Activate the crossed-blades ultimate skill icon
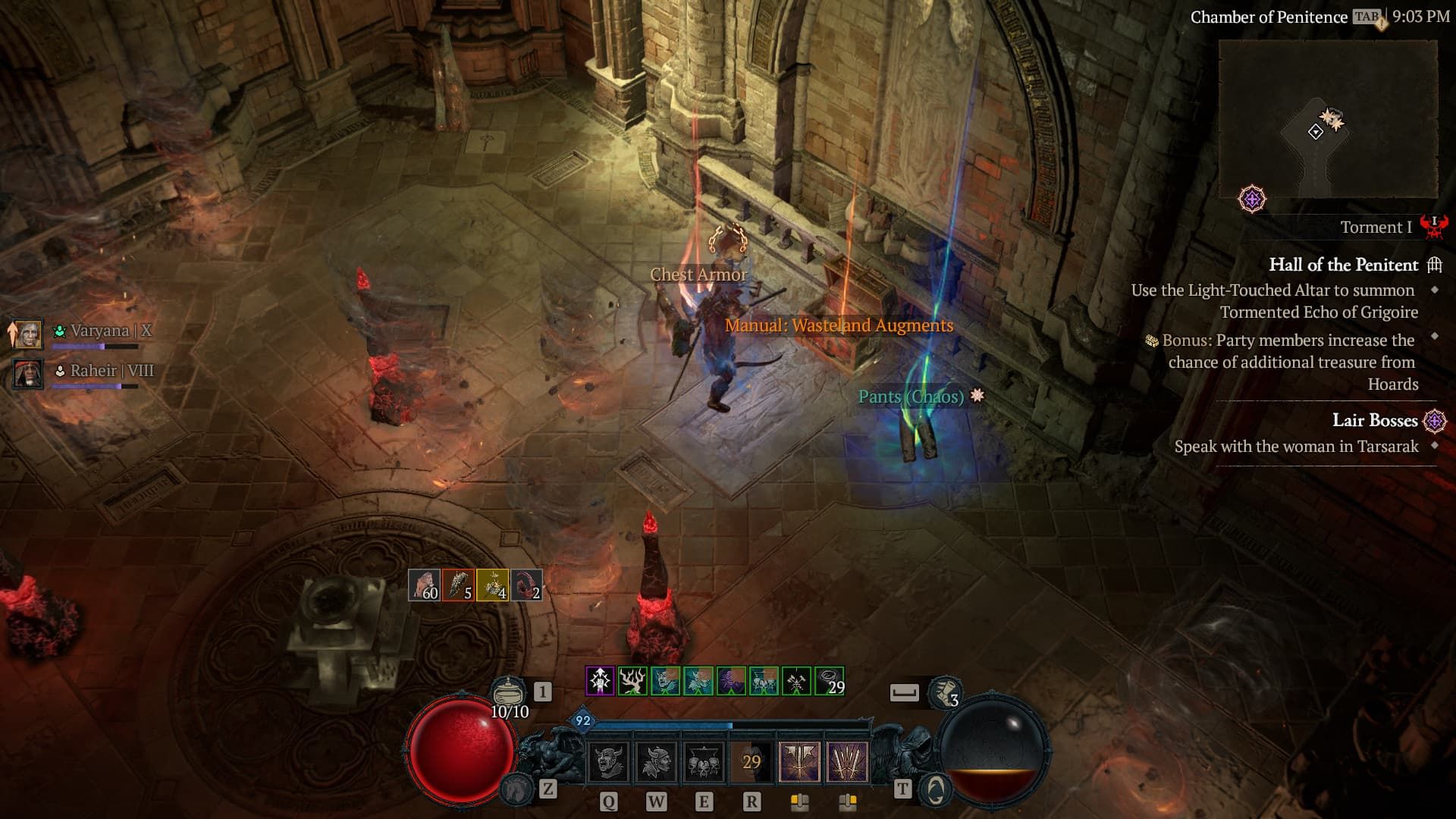Viewport: 1456px width, 819px height. [848, 763]
